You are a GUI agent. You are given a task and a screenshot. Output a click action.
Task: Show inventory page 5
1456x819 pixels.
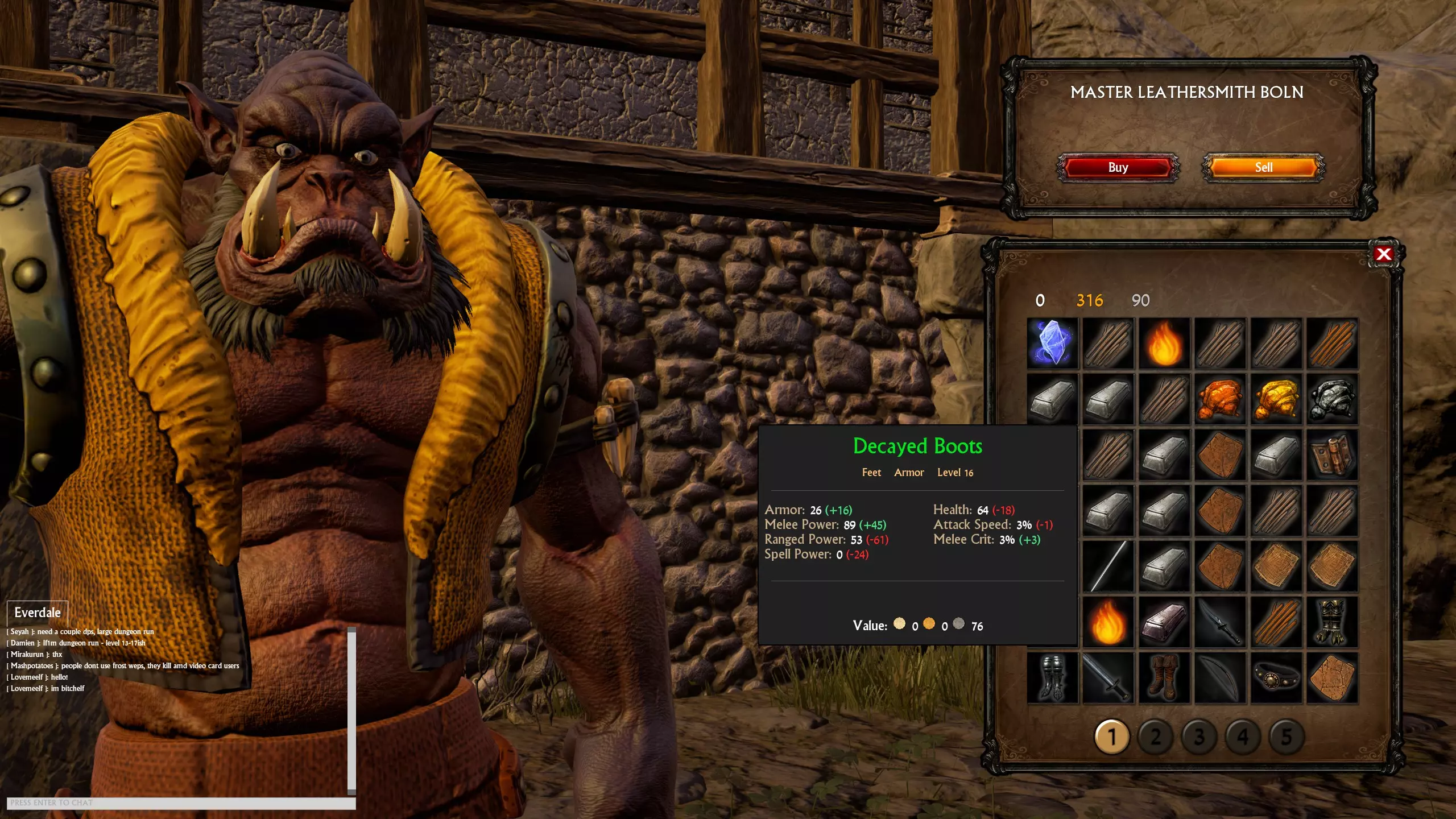point(1287,737)
